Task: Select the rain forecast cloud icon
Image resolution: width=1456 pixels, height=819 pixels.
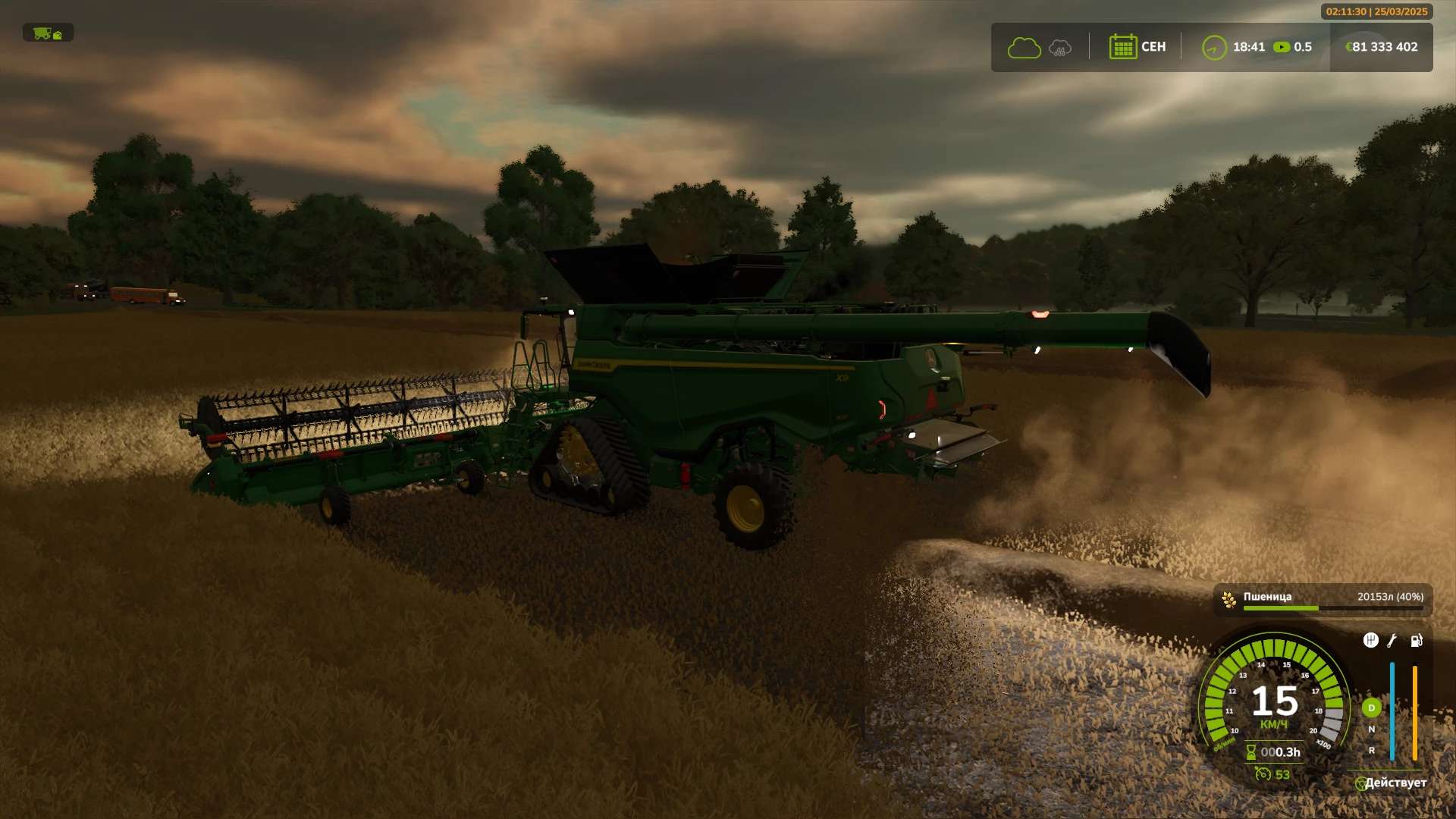Action: tap(1060, 49)
